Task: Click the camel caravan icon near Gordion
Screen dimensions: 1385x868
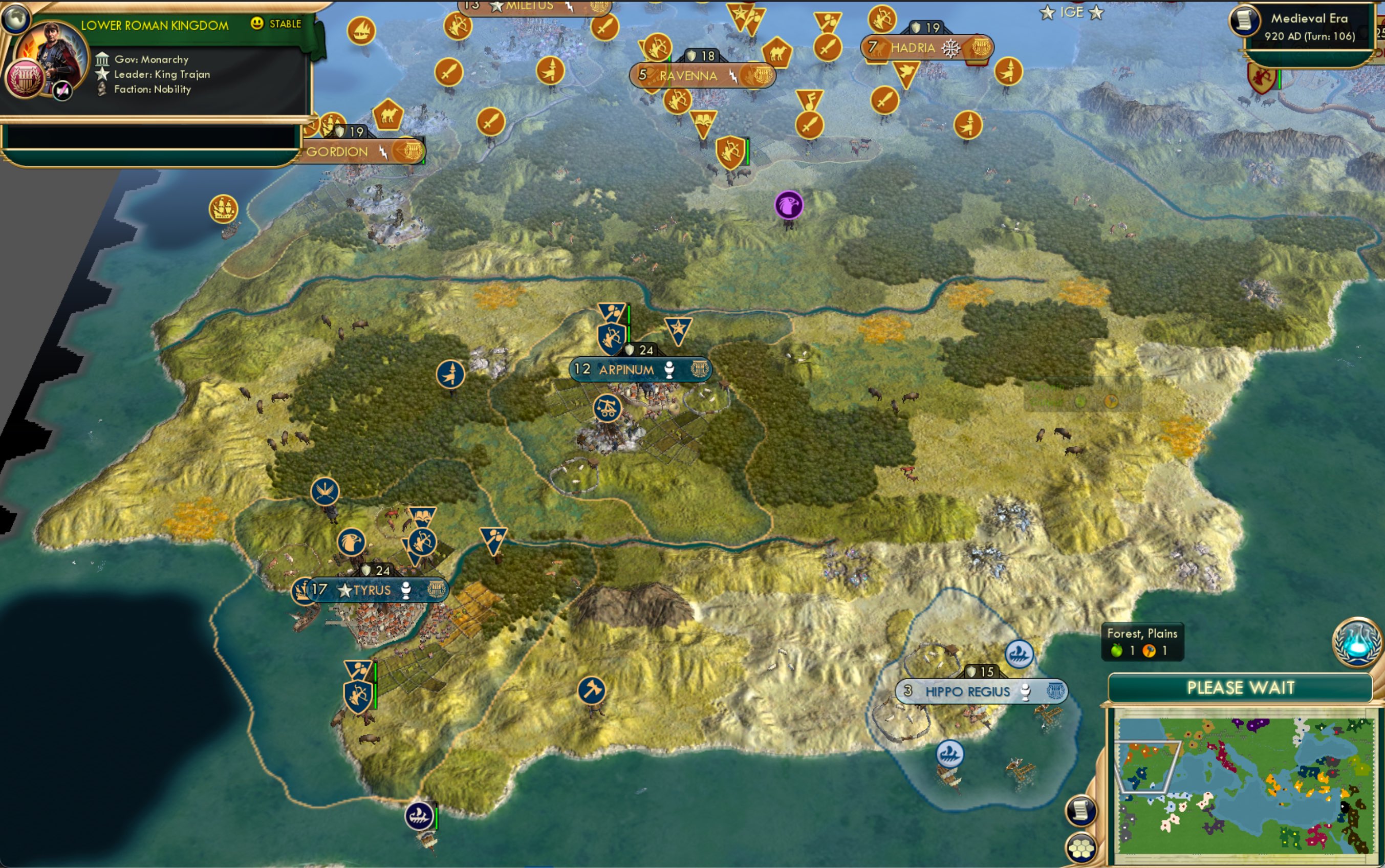Action: (389, 115)
